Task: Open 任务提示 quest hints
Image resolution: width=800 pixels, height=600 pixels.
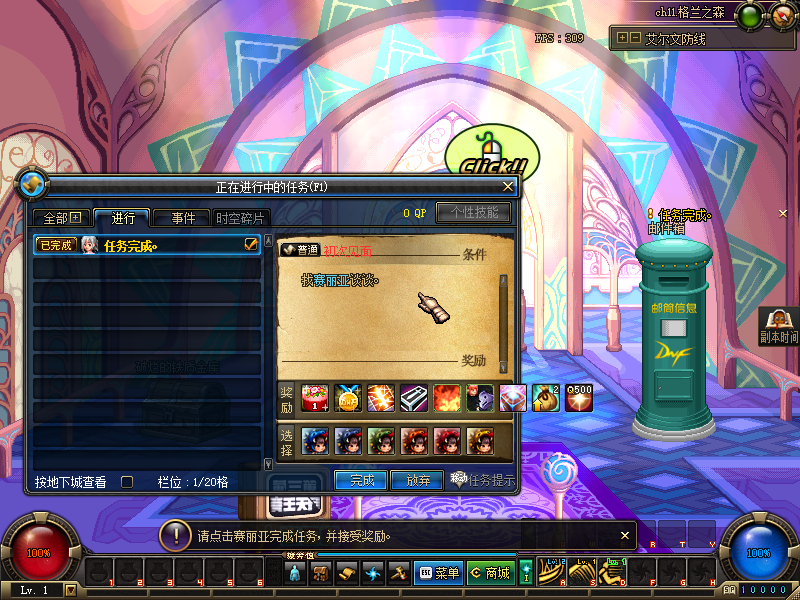Action: tap(482, 480)
